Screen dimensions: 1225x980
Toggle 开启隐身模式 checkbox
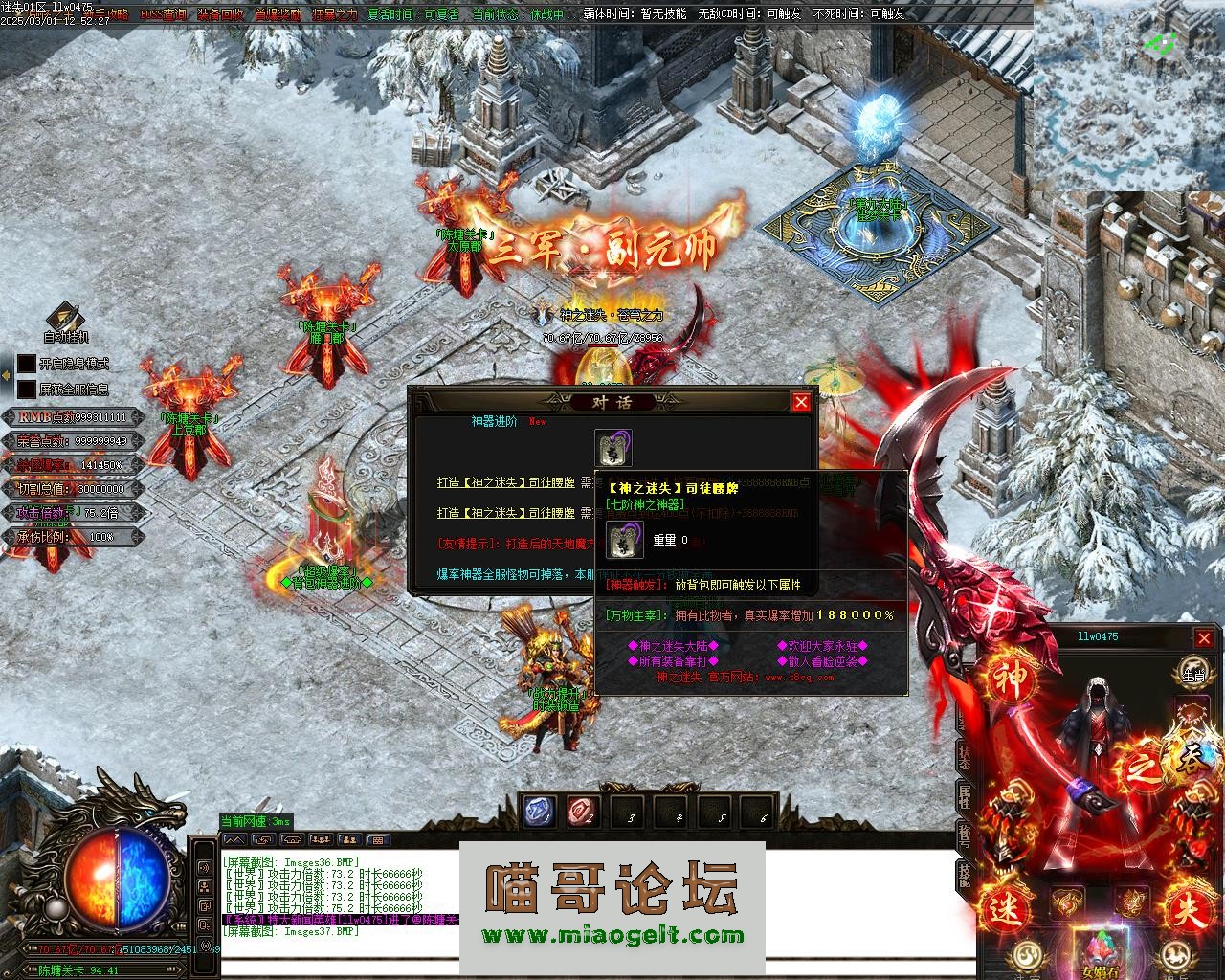tap(26, 365)
